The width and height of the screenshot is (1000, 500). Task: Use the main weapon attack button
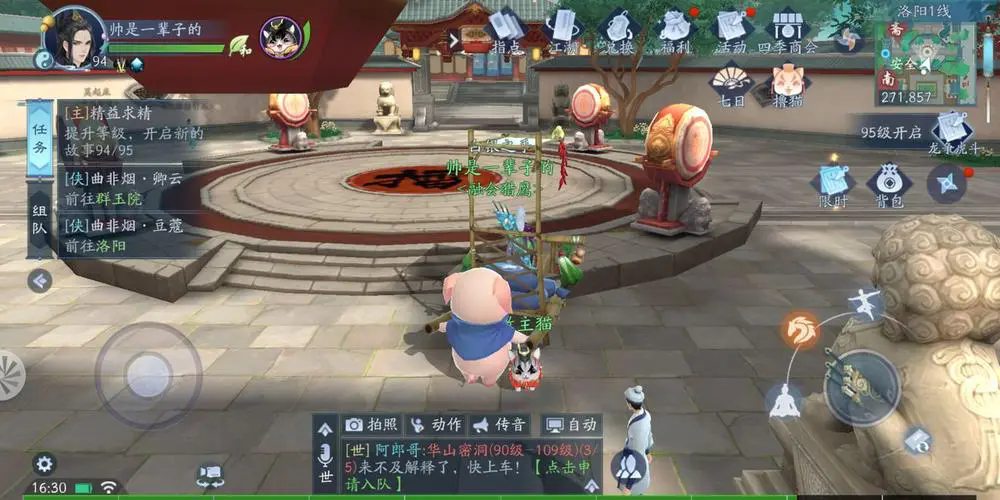click(x=860, y=387)
